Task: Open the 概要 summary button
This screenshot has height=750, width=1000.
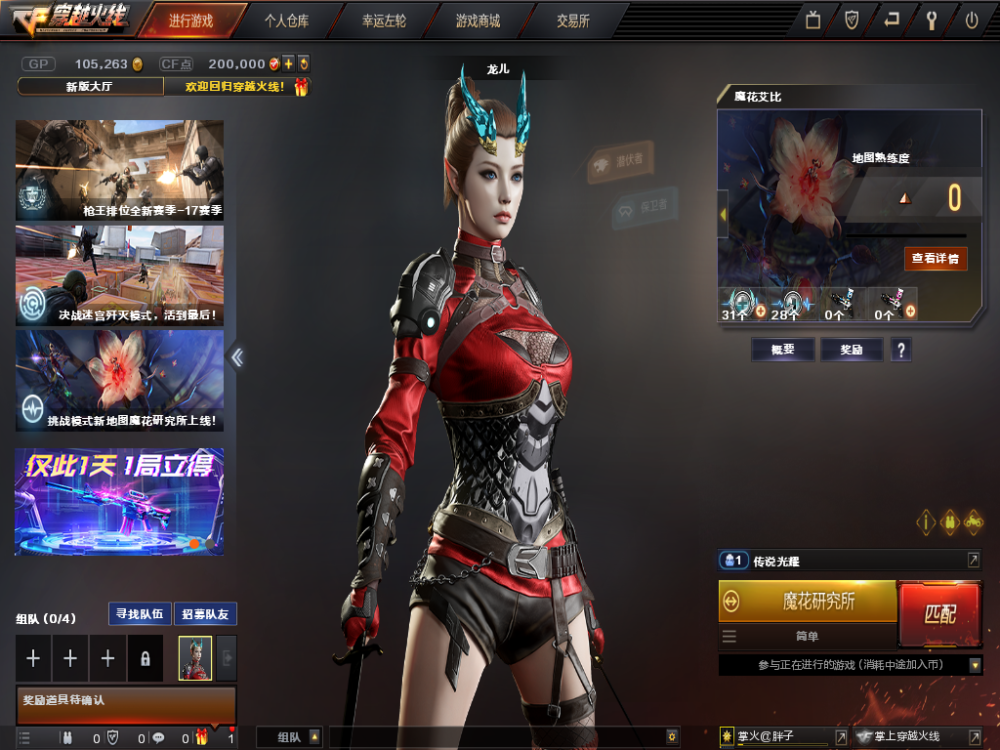Action: [782, 349]
